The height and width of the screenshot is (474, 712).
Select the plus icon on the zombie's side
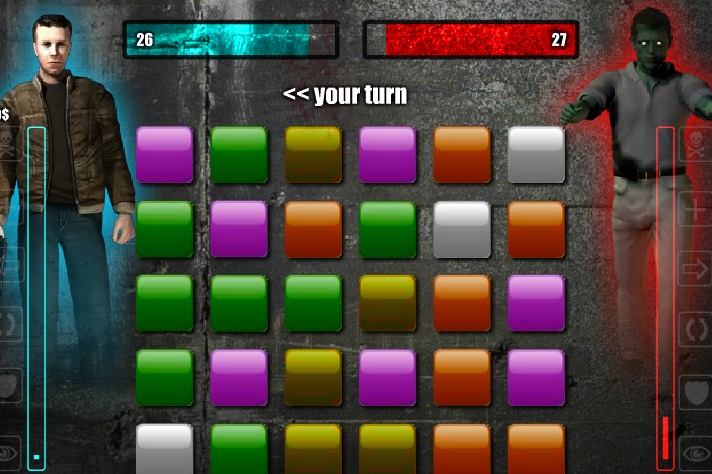[x=694, y=211]
